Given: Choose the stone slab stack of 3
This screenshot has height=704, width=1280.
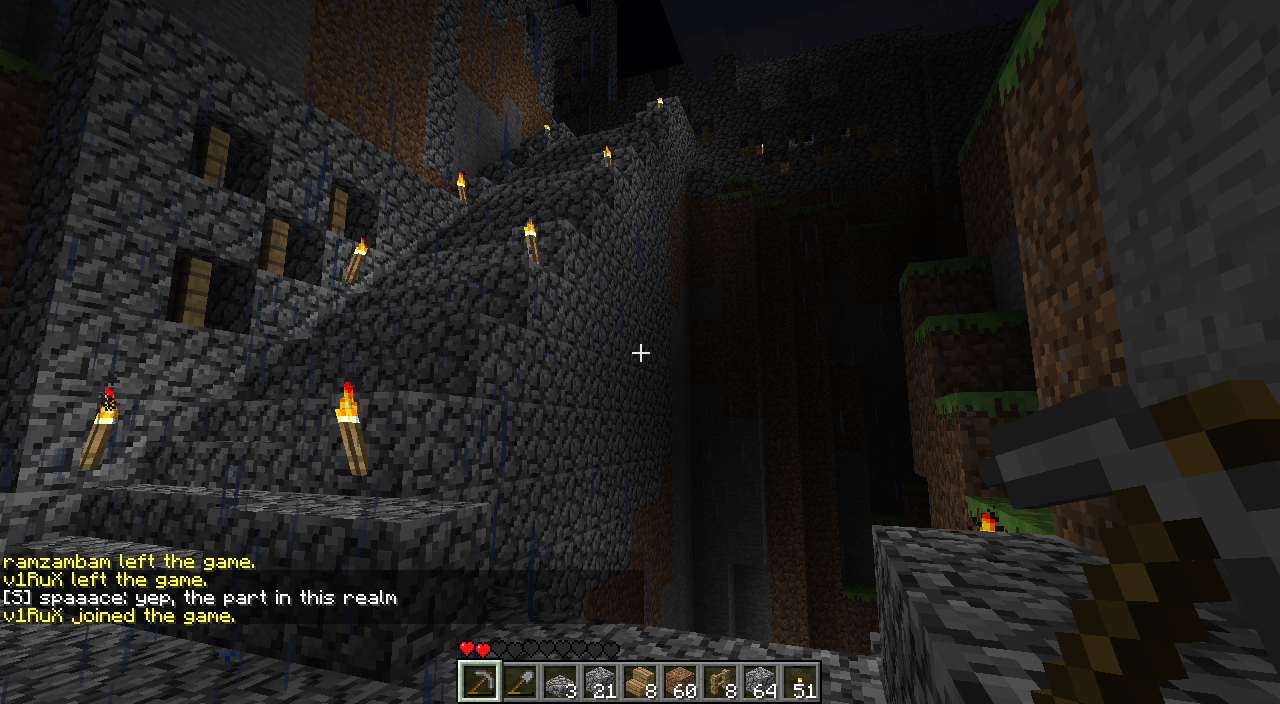Looking at the screenshot, I should click(x=559, y=681).
